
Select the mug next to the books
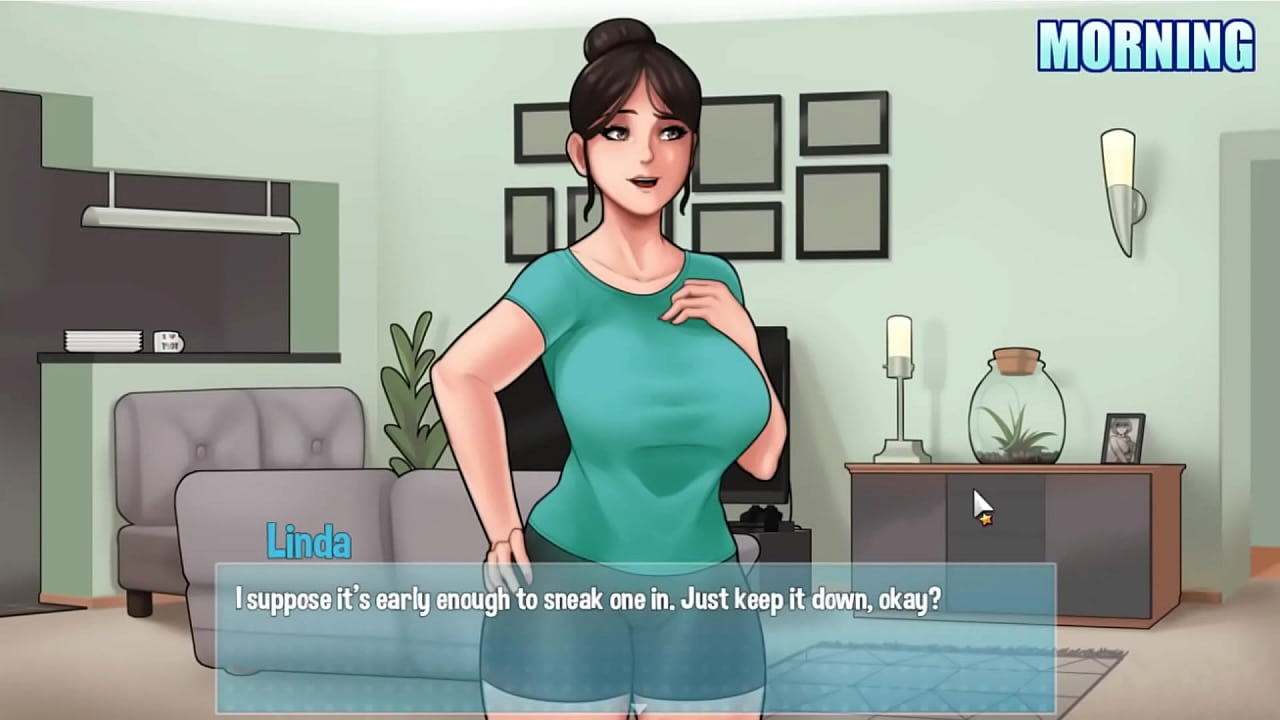coord(170,340)
